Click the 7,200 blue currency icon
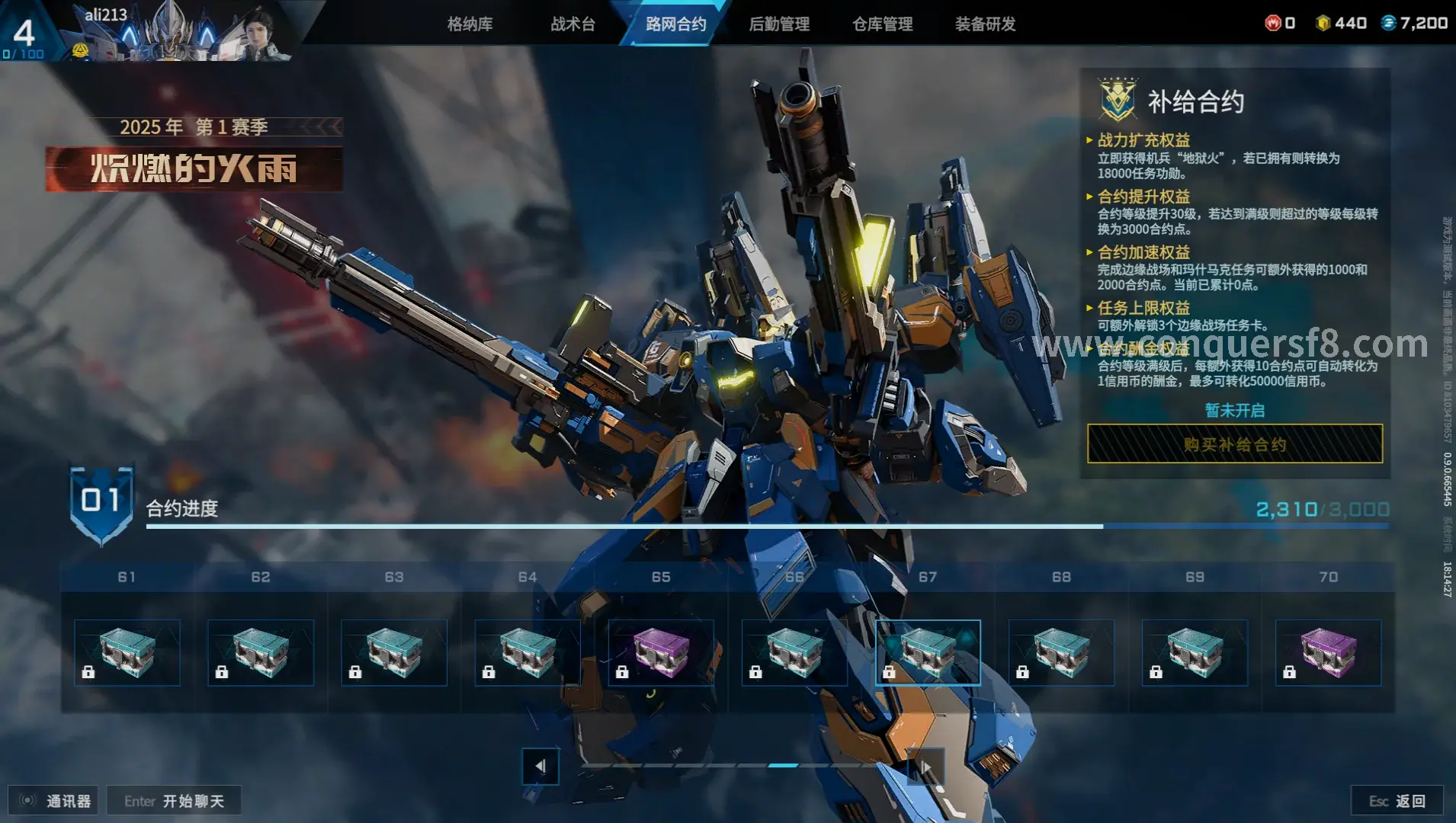Screen dimensions: 1456x823 (1389, 23)
